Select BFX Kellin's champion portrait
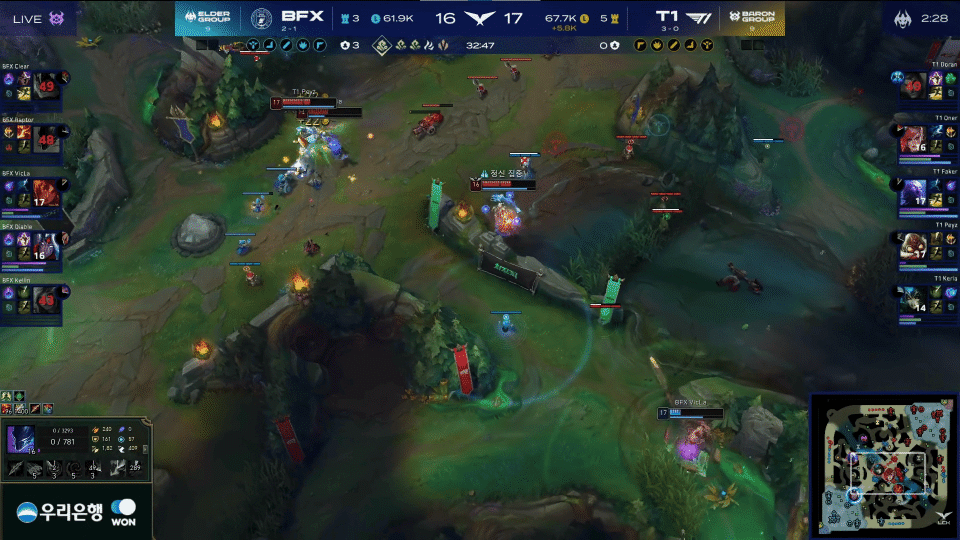Viewport: 960px width, 540px height. [x=46, y=300]
